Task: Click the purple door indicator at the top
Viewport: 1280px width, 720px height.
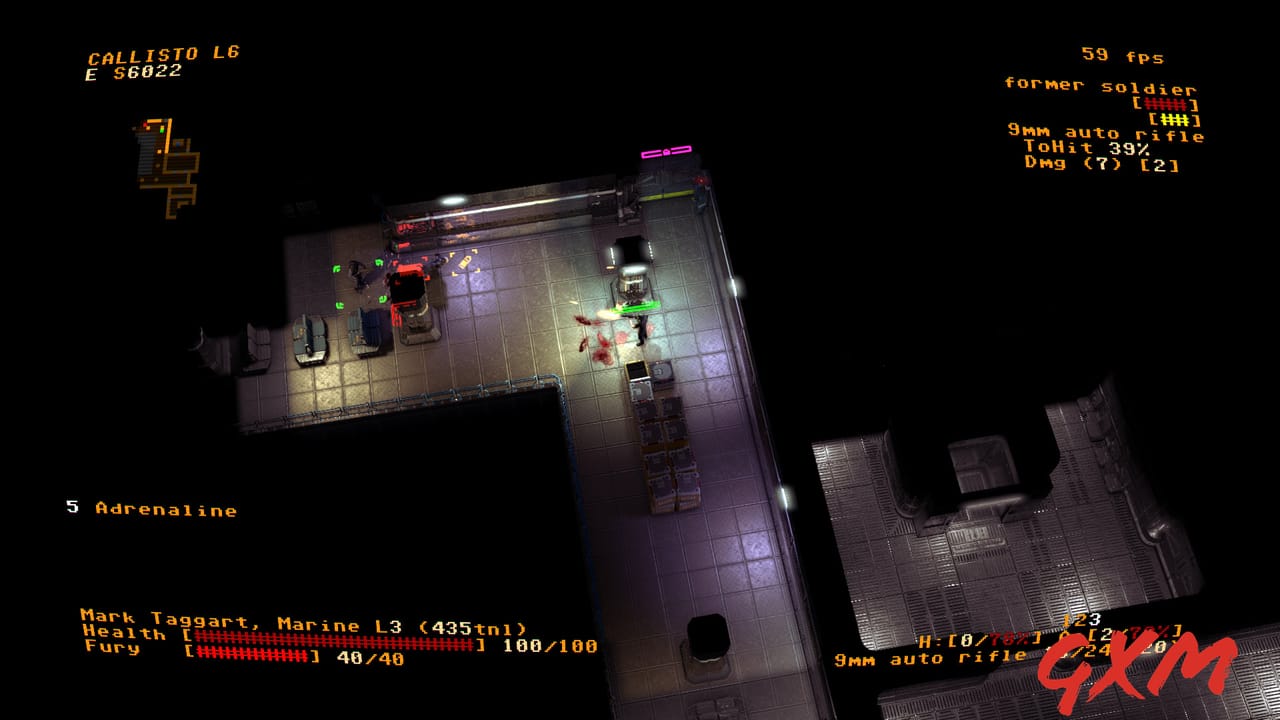Action: point(665,152)
